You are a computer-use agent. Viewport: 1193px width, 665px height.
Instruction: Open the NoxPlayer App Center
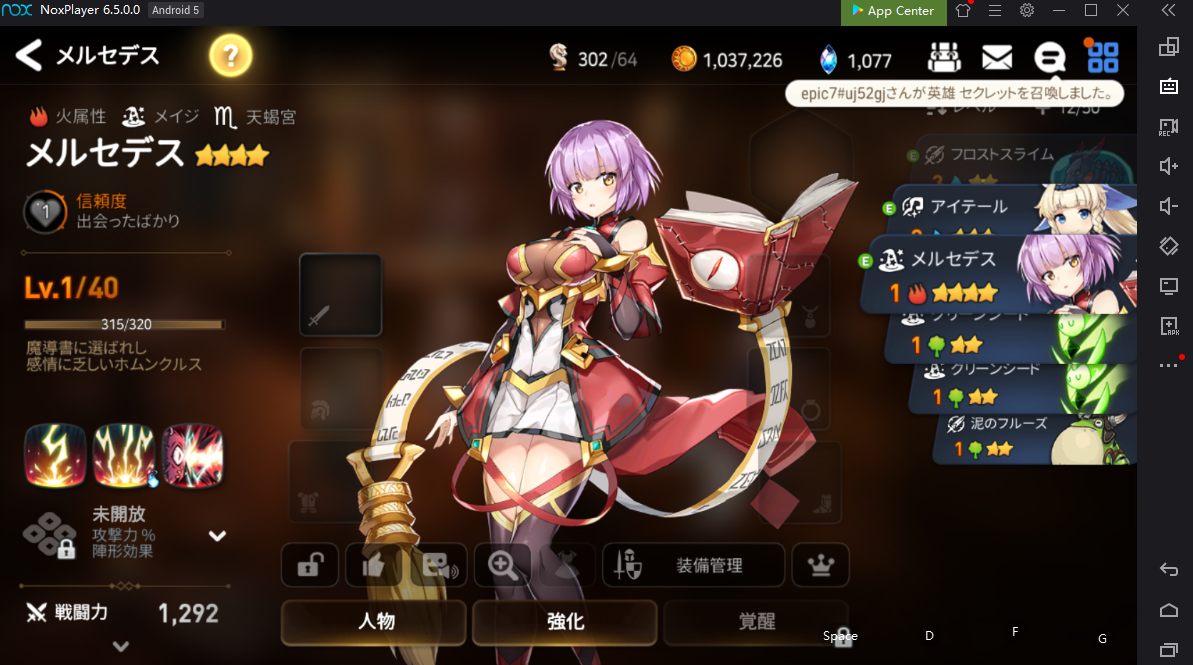point(892,11)
